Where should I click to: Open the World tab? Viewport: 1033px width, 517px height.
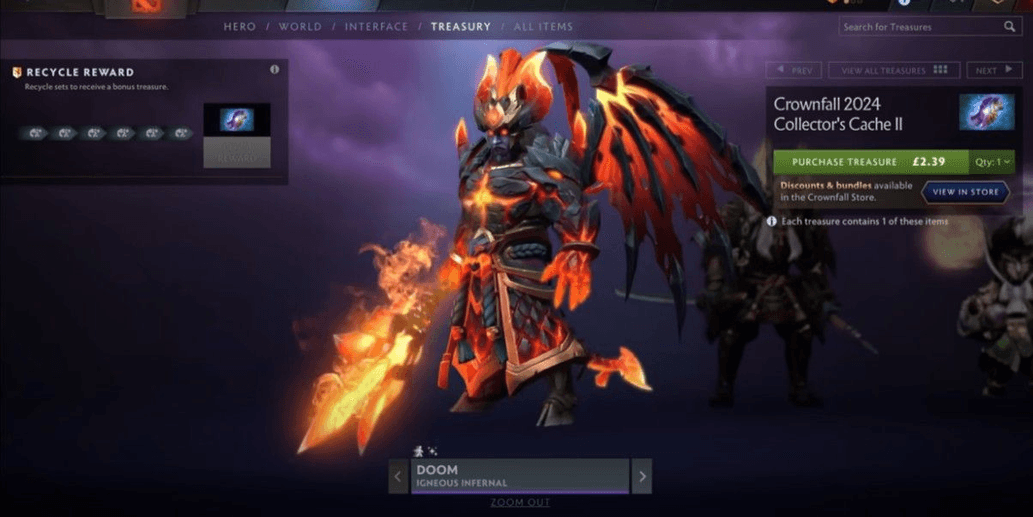coord(300,26)
